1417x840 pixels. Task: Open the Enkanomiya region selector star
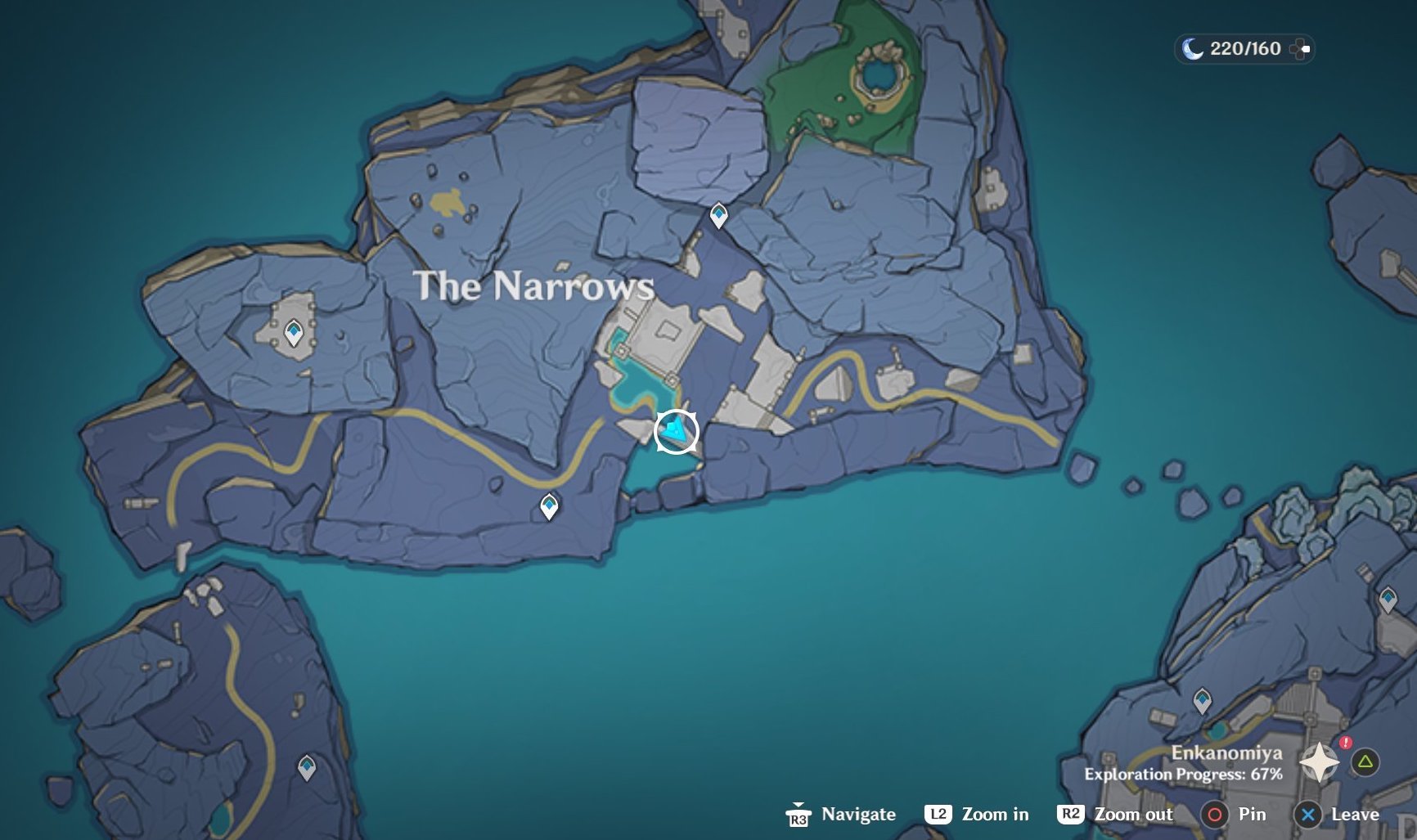point(1319,763)
